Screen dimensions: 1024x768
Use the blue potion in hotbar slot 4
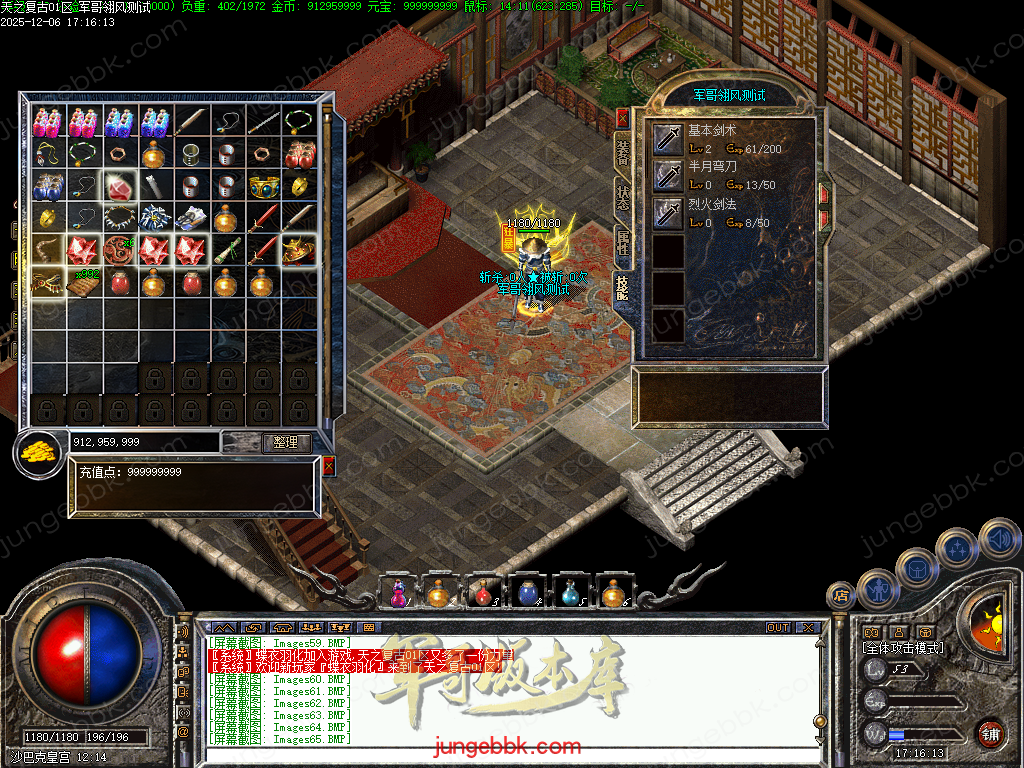point(528,593)
